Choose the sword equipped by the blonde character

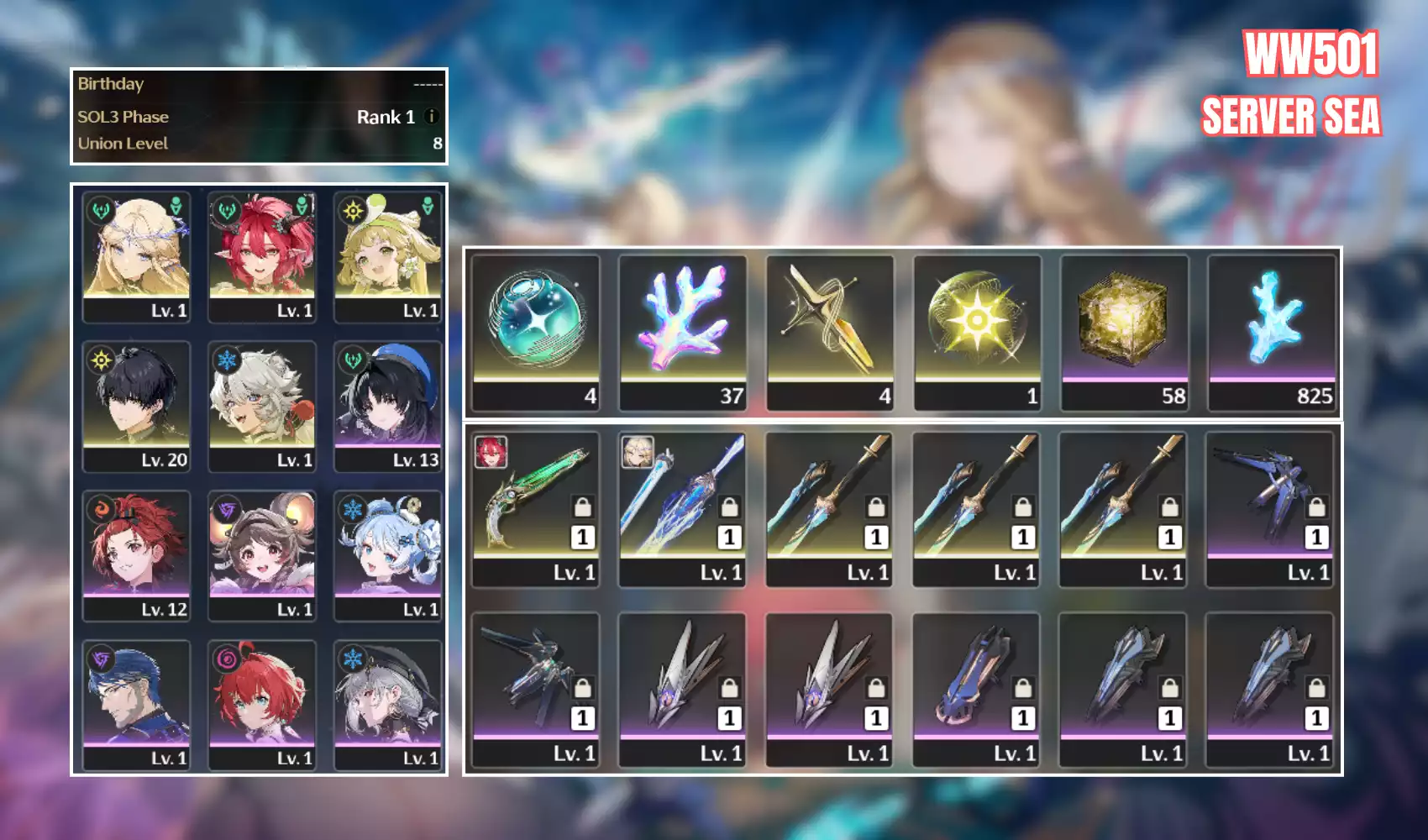pos(683,508)
